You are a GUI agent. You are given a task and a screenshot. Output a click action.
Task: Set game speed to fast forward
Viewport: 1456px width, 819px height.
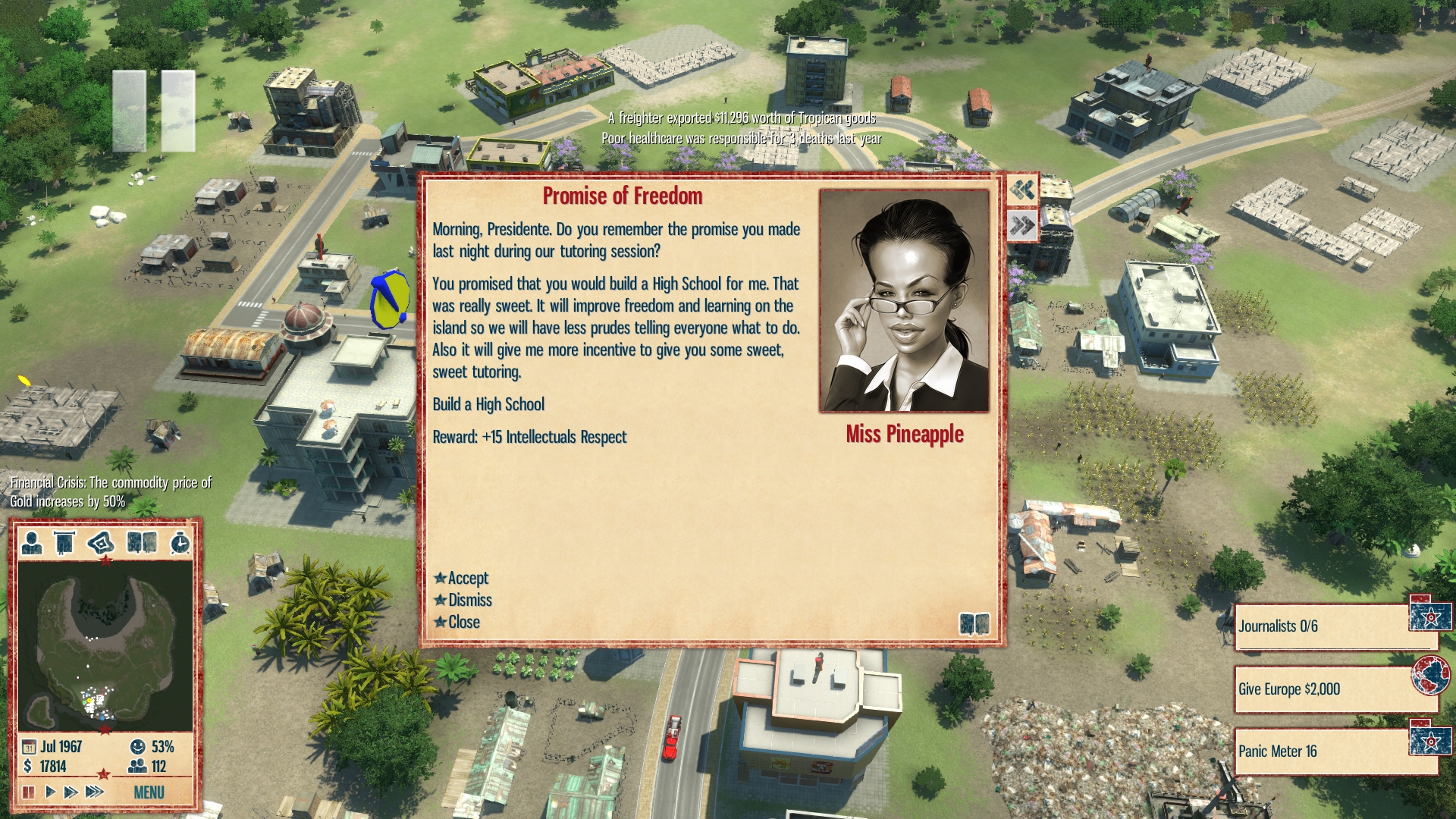(x=71, y=792)
